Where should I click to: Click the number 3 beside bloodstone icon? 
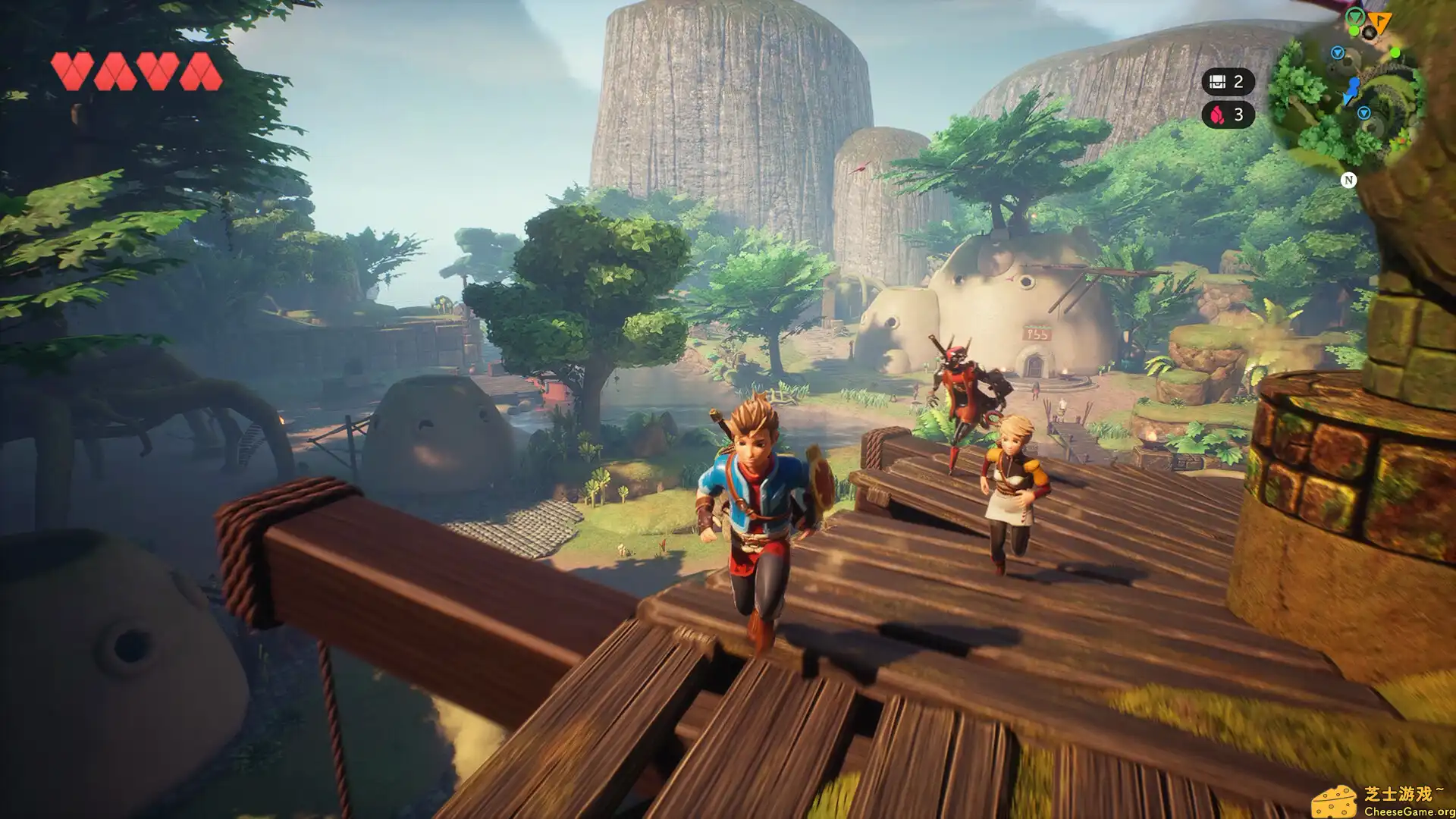(x=1239, y=115)
